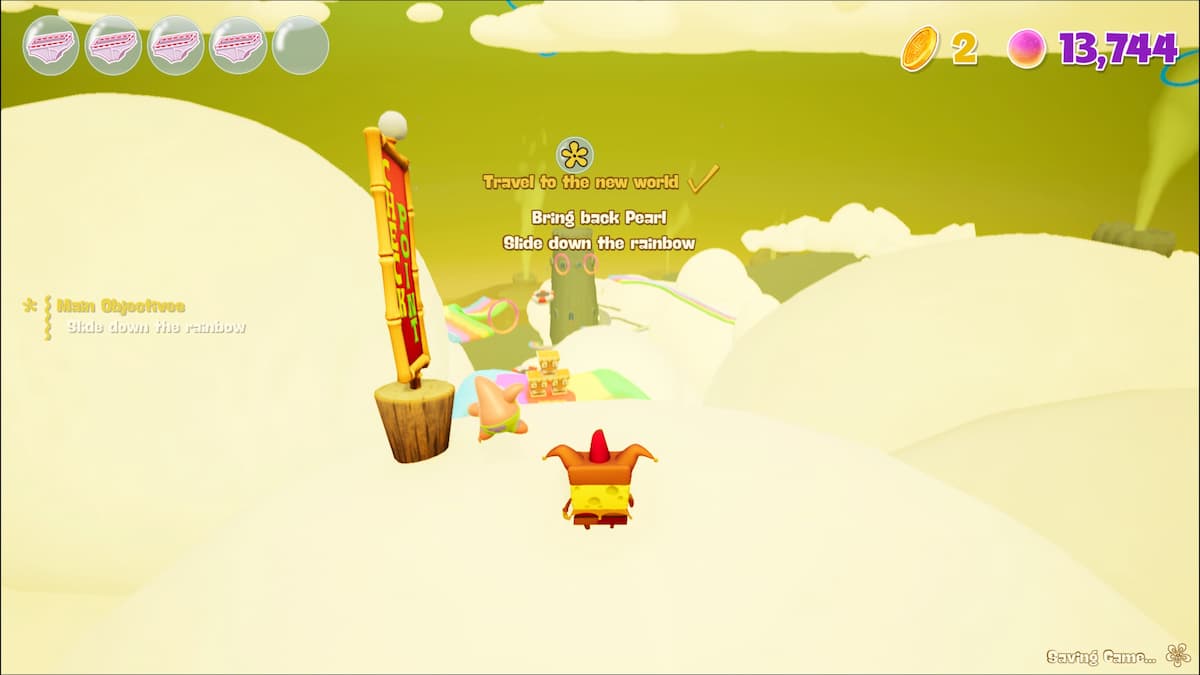Select the pink jelly currency icon

tap(1026, 48)
